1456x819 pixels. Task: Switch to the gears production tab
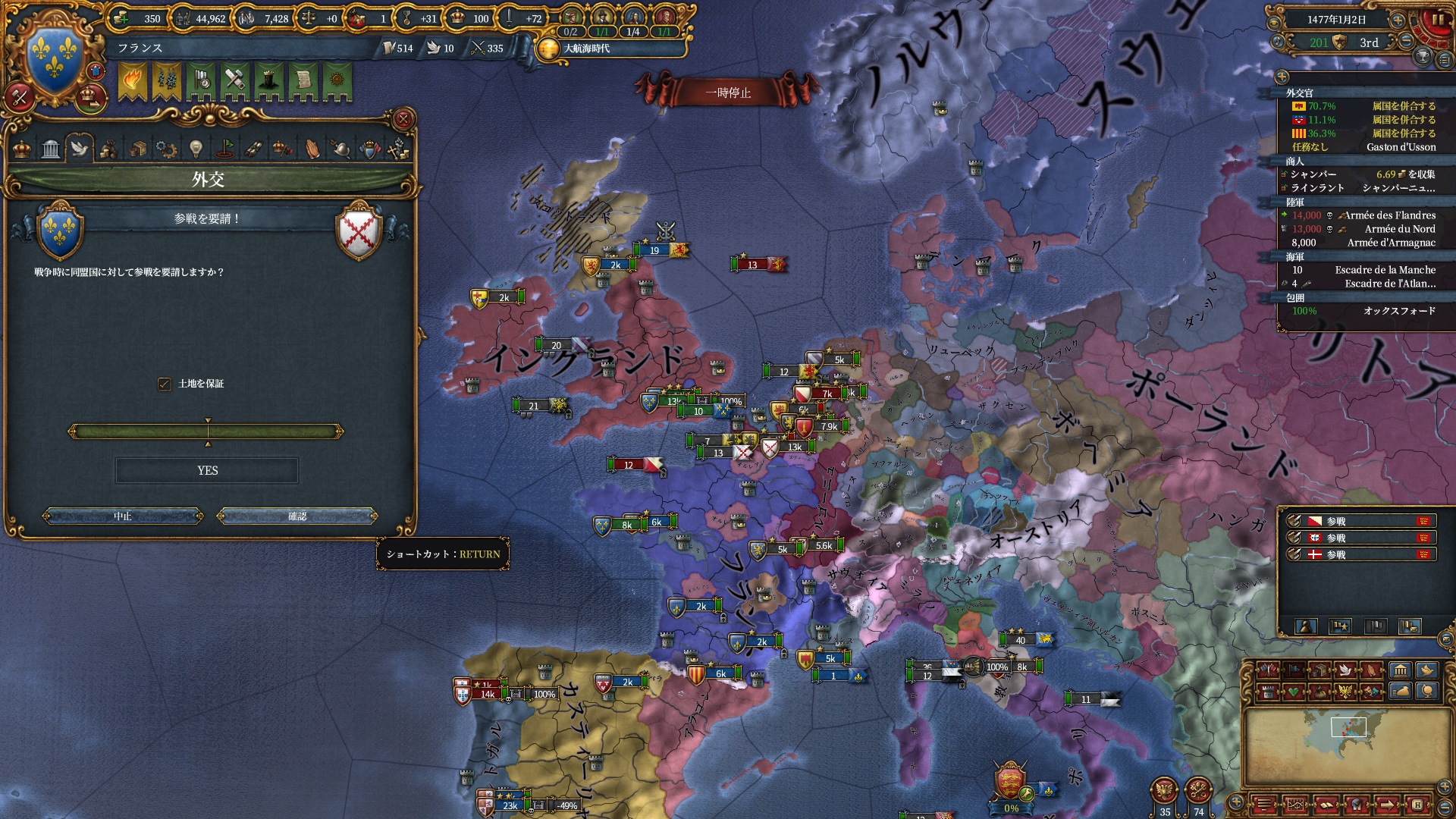(166, 149)
